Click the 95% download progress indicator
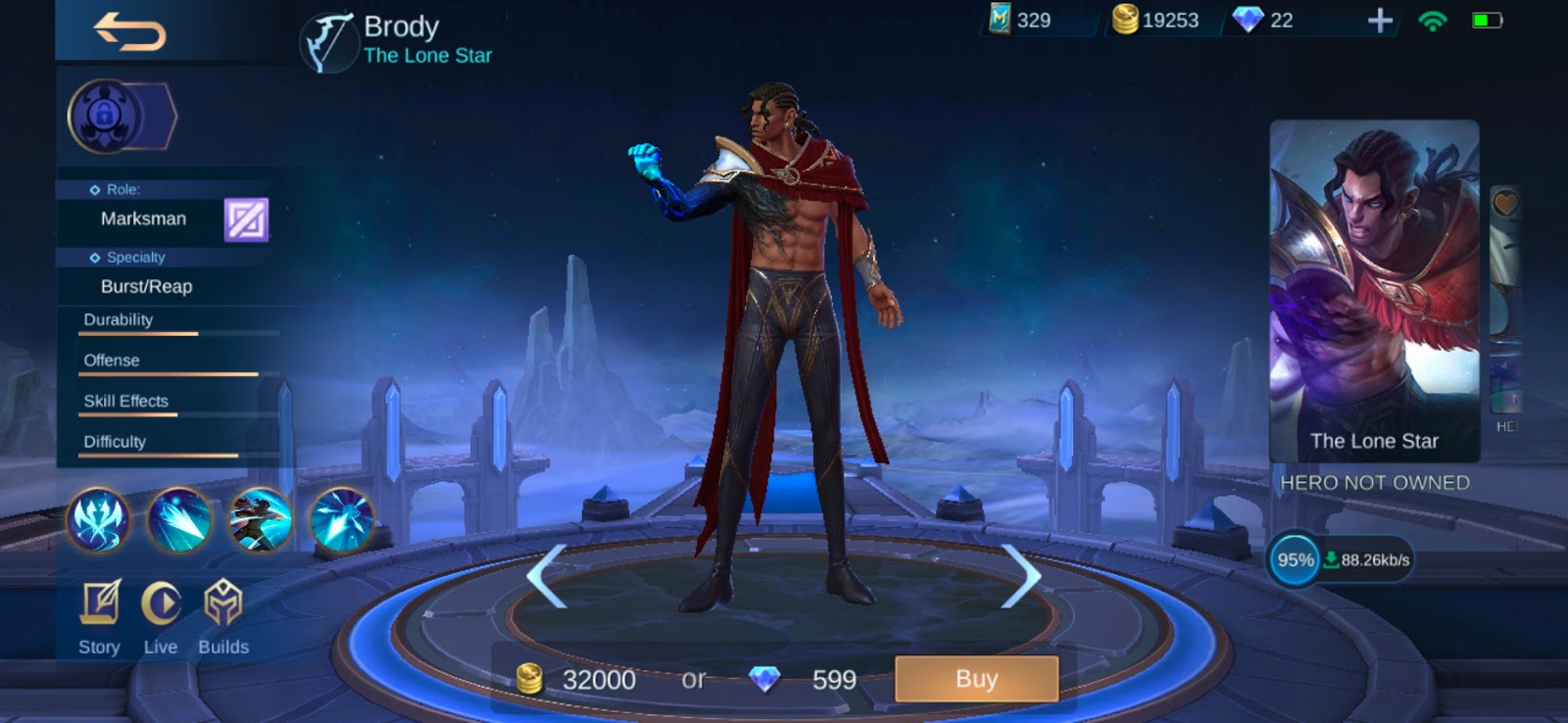1568x723 pixels. pyautogui.click(x=1296, y=560)
